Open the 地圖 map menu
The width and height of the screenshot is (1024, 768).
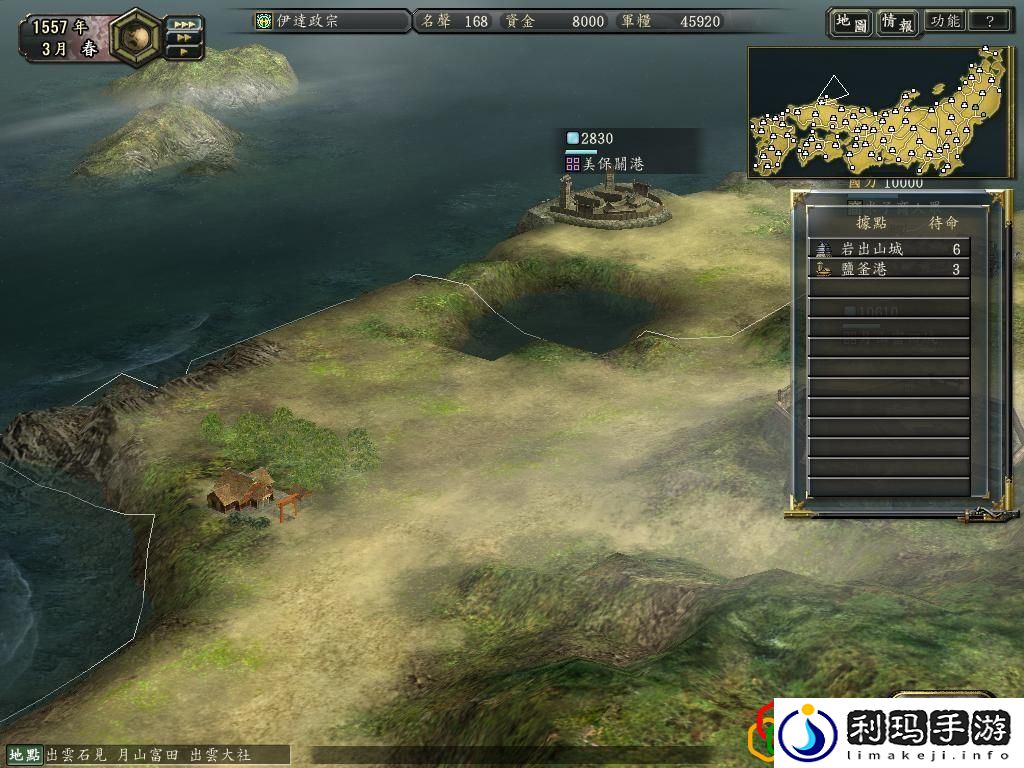click(851, 22)
